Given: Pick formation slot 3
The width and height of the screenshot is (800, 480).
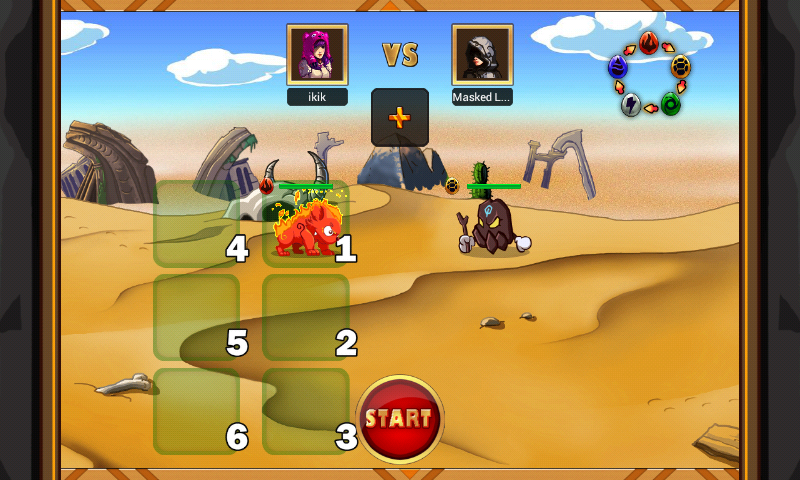Looking at the screenshot, I should pos(306,411).
